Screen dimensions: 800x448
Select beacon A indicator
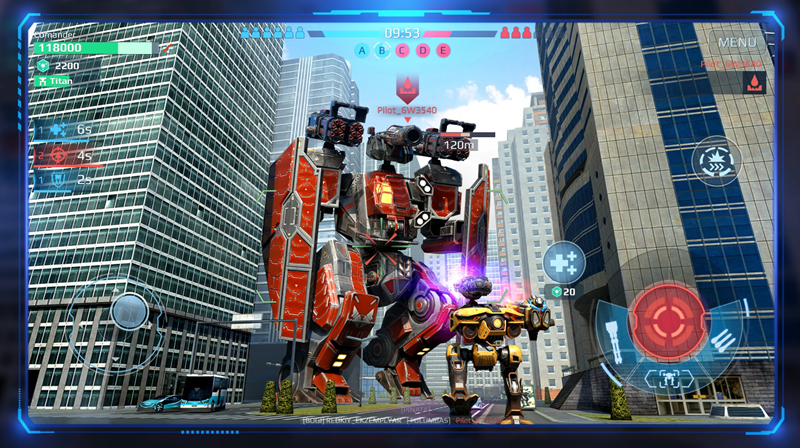[362, 50]
